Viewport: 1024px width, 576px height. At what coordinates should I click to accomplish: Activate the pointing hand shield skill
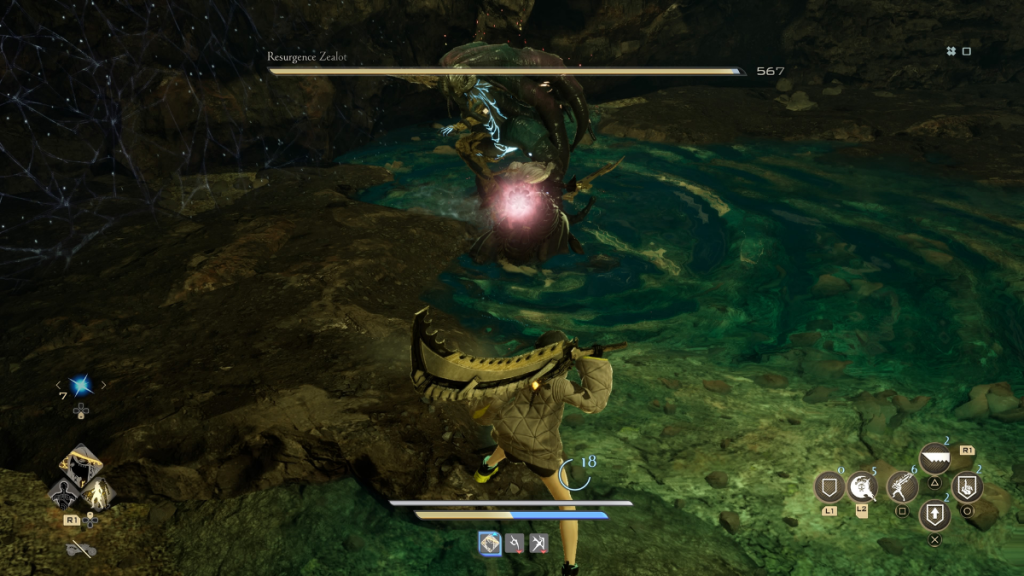[x=967, y=487]
